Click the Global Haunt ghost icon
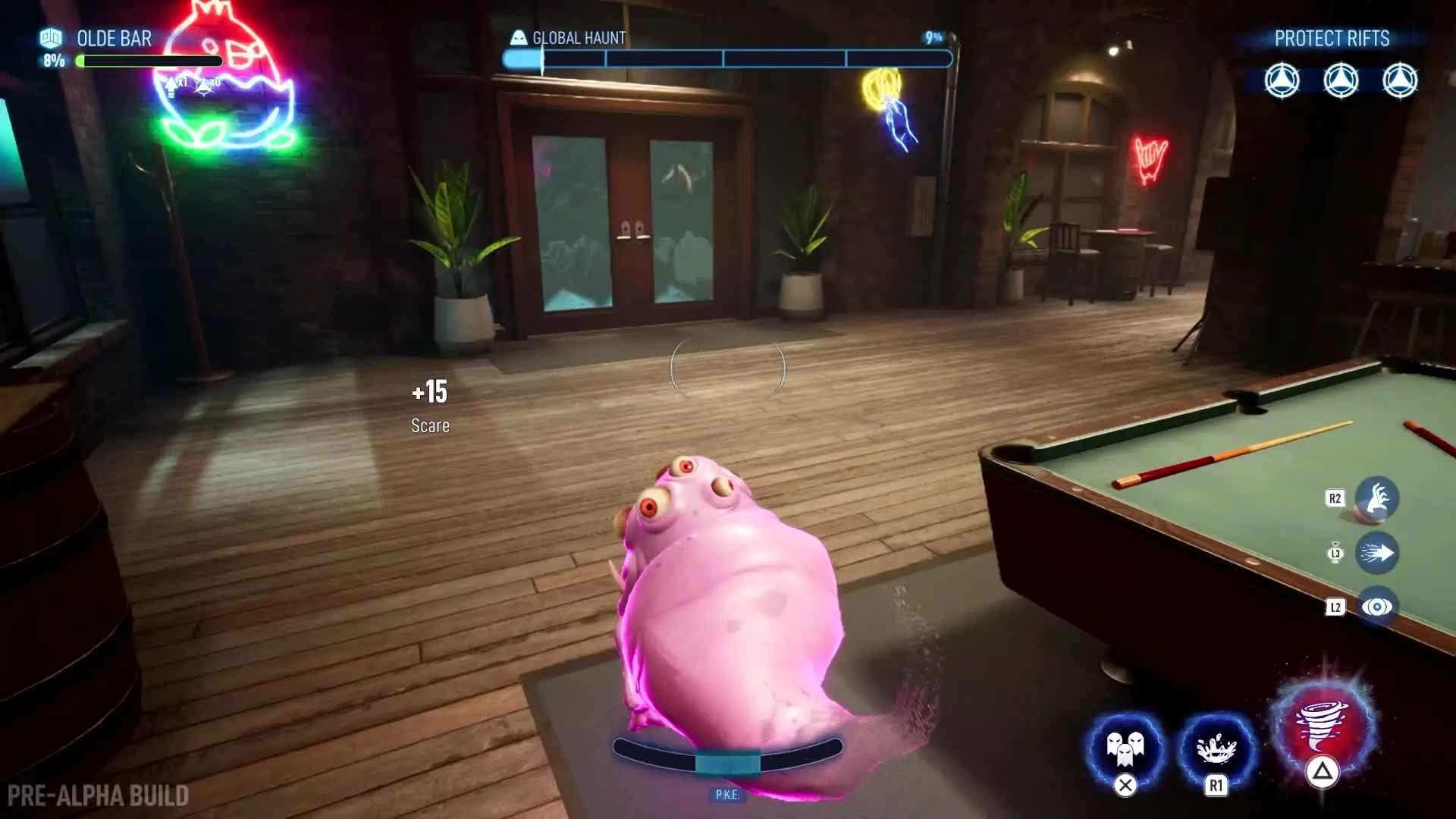 (519, 37)
